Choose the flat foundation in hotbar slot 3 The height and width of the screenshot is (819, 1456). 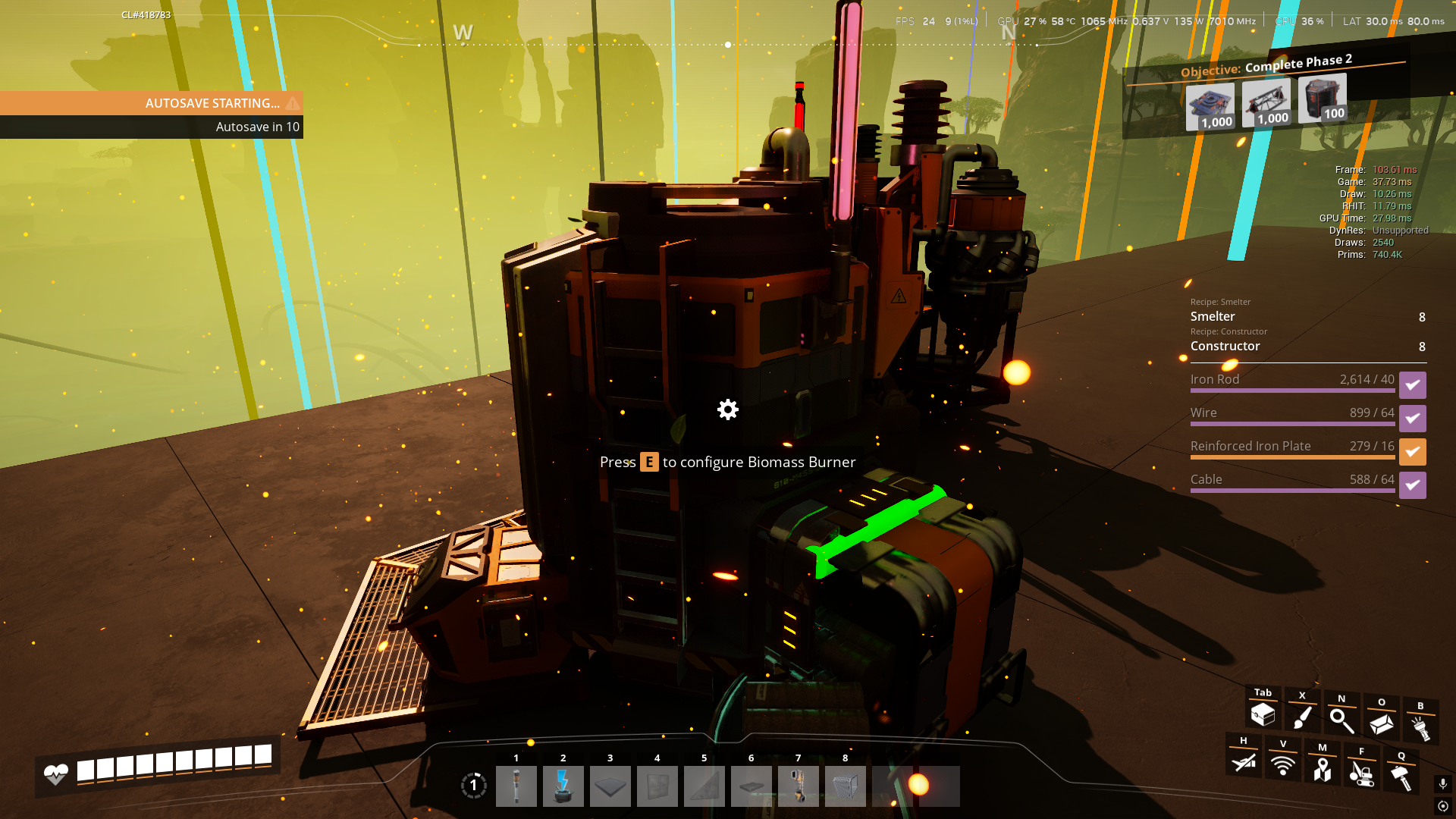pos(610,786)
